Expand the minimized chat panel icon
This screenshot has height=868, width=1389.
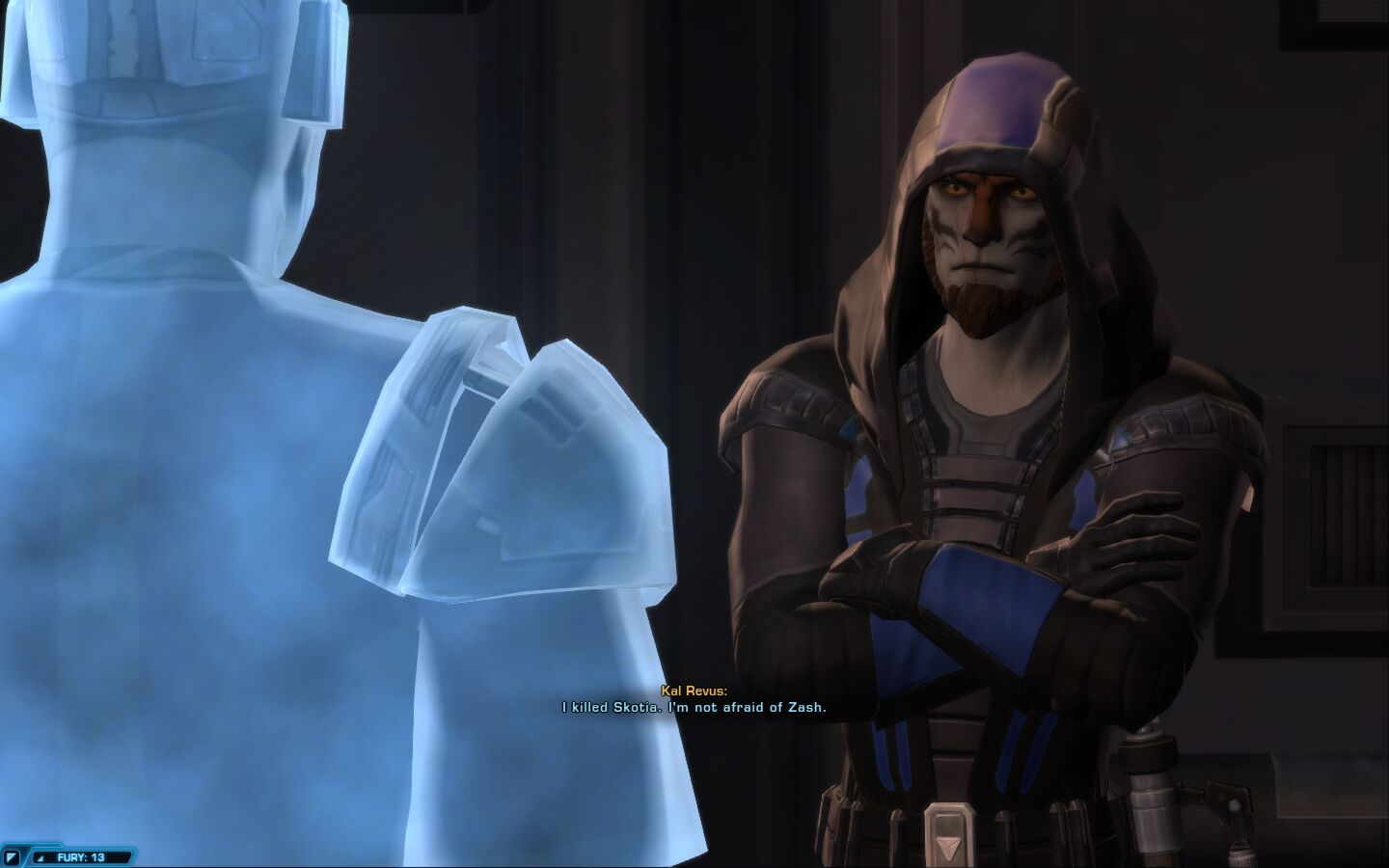point(13,856)
